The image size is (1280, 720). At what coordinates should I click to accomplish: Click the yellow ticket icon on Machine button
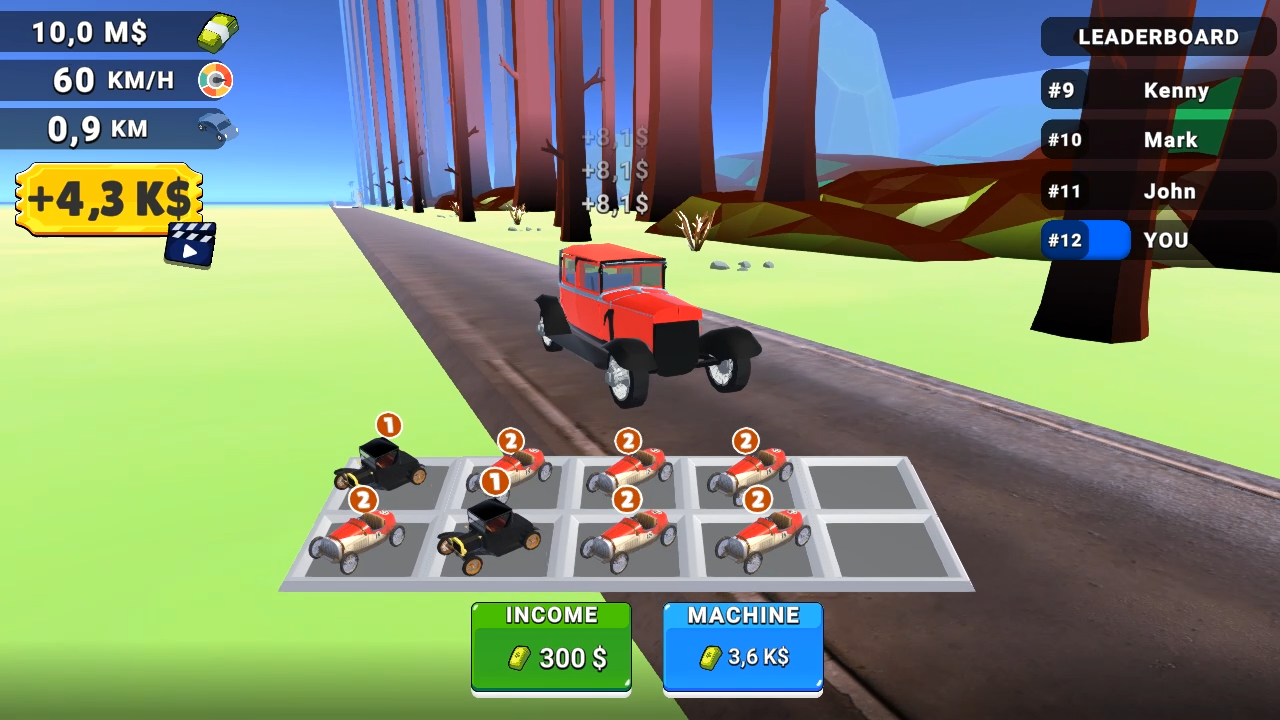pos(710,658)
